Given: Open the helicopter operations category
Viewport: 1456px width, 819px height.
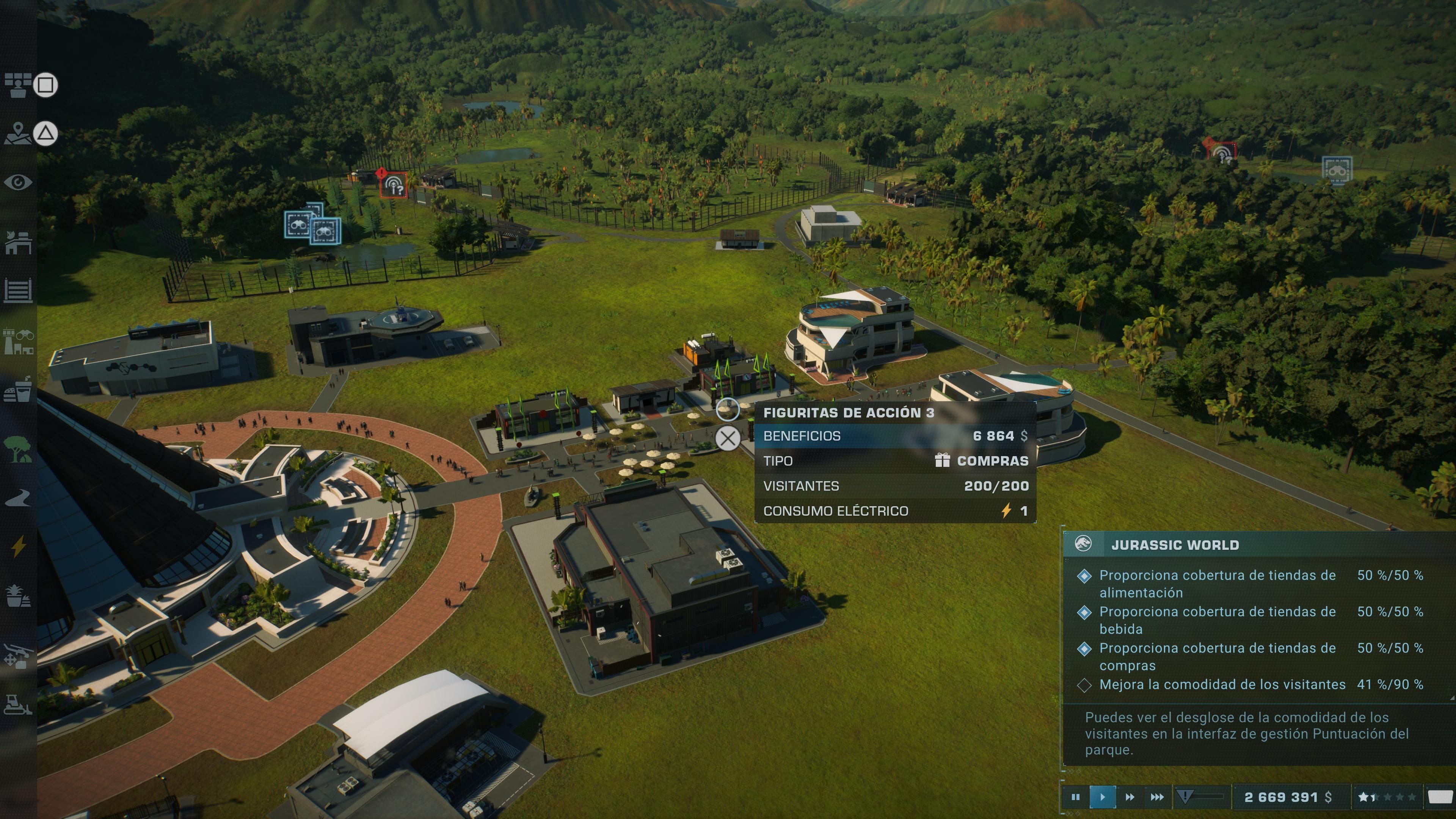Looking at the screenshot, I should click(x=18, y=656).
